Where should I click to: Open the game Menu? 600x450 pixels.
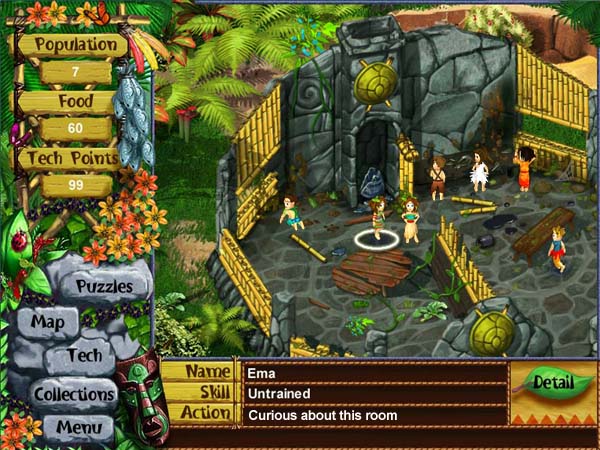pos(78,427)
